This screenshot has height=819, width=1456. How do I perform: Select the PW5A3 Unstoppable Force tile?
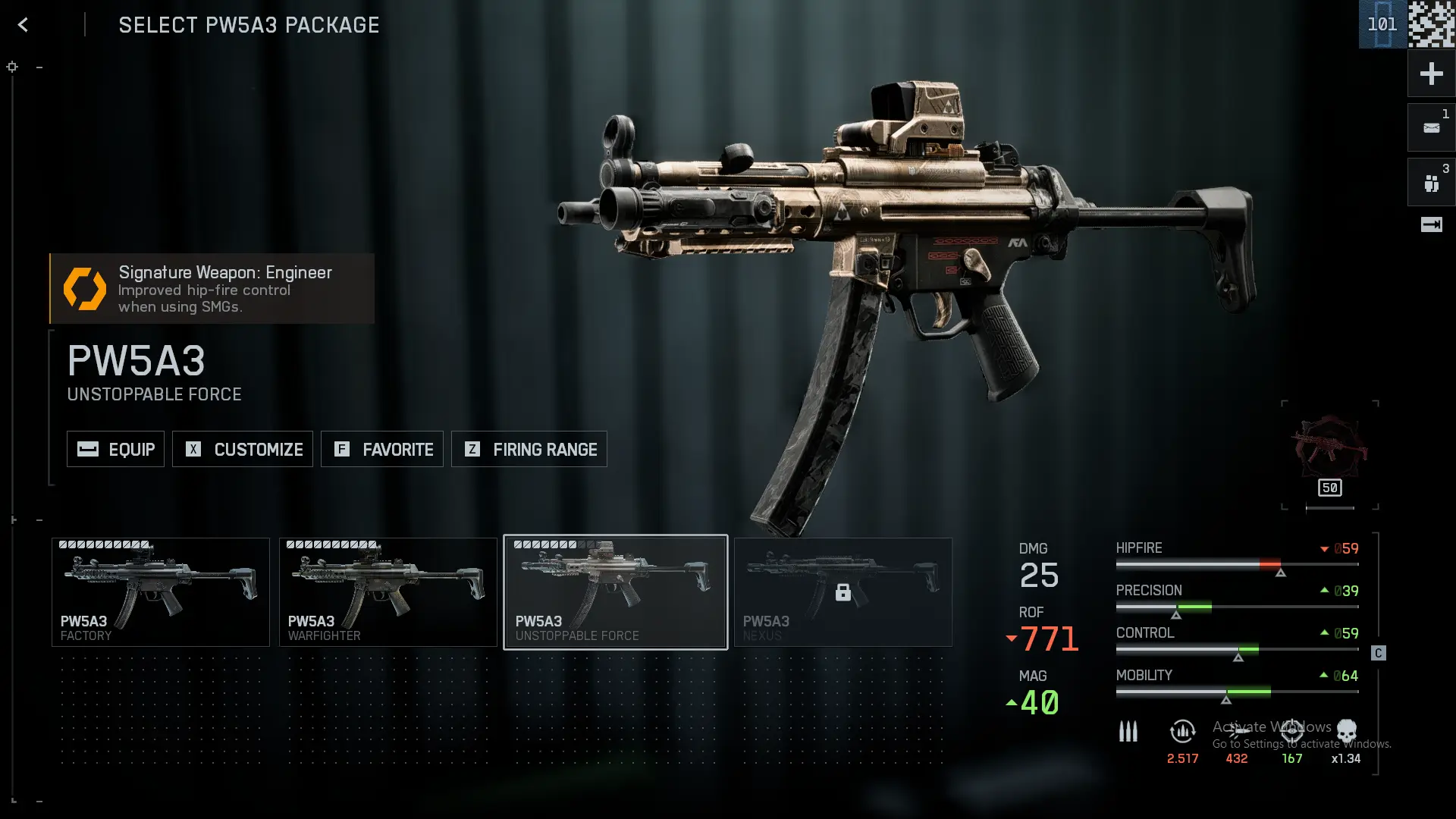[x=616, y=592]
